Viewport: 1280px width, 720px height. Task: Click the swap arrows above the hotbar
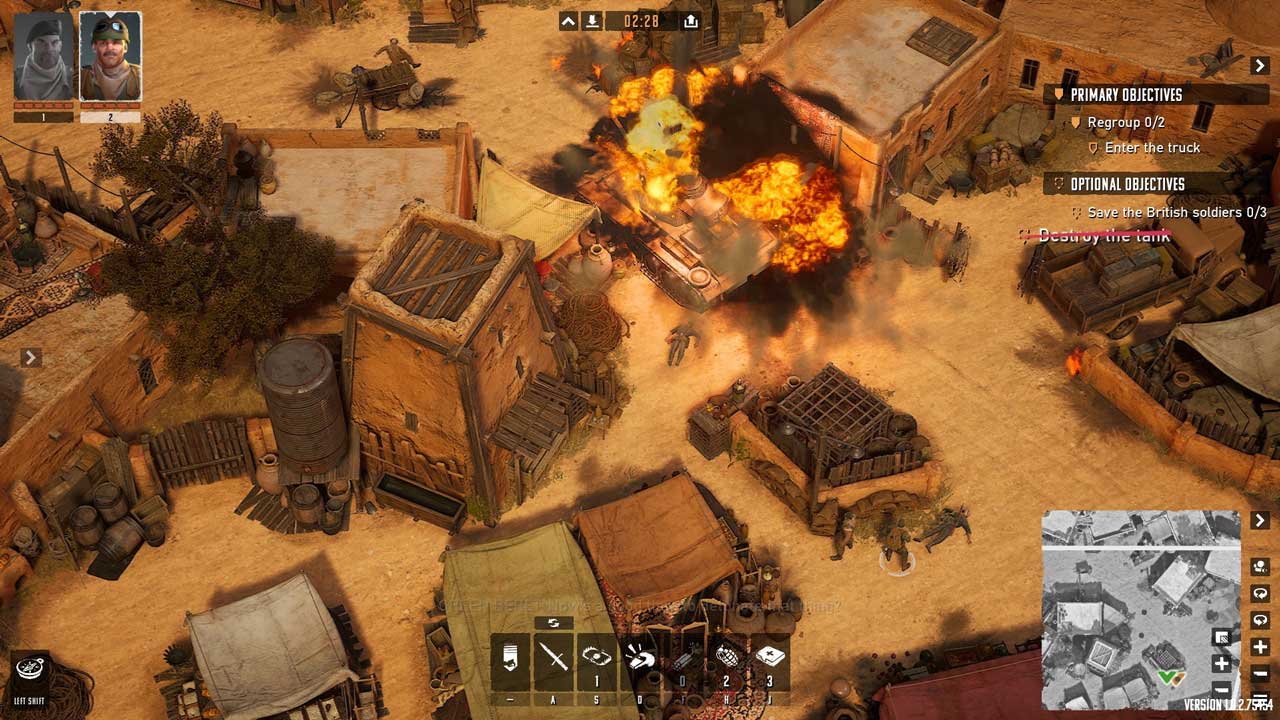point(553,623)
